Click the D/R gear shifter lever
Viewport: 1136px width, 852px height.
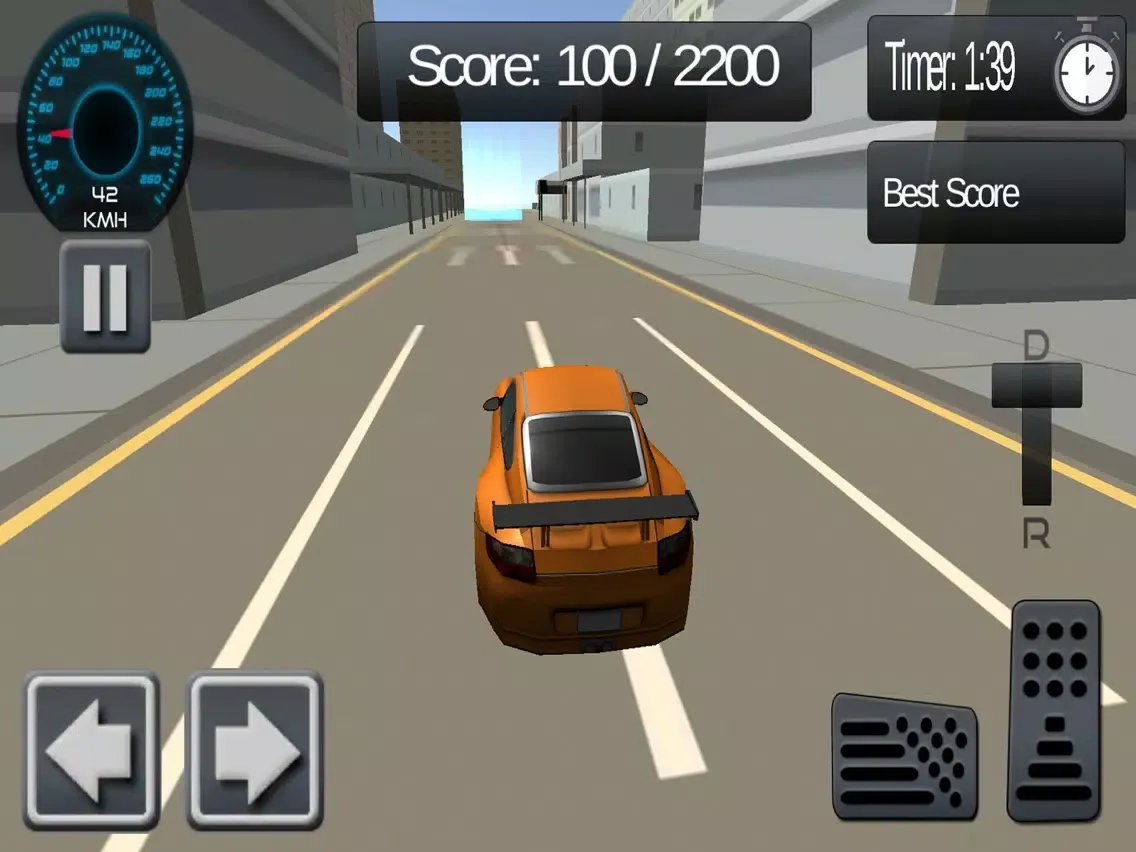click(x=1037, y=387)
